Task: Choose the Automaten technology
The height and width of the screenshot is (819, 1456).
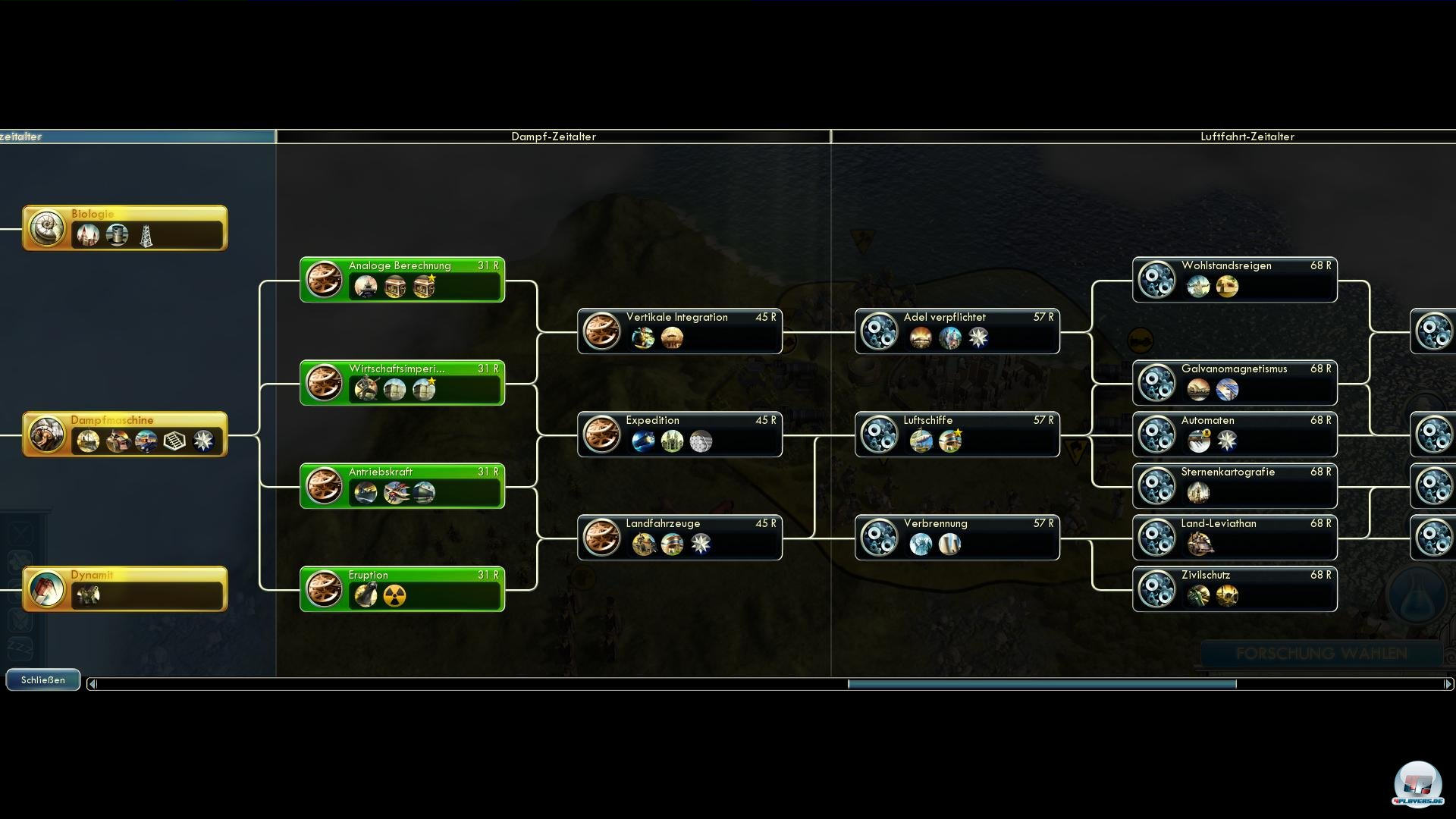Action: pyautogui.click(x=1235, y=435)
